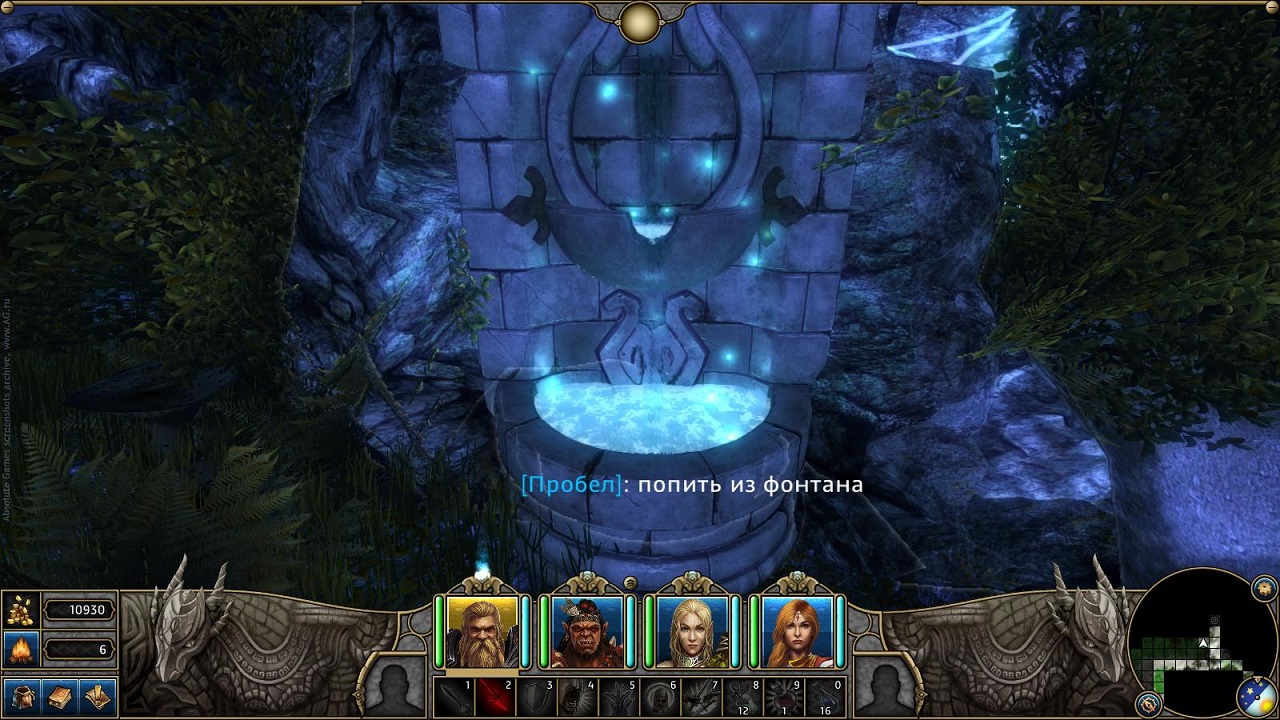Use the potion in slot 8
1280x720 pixels.
743,696
